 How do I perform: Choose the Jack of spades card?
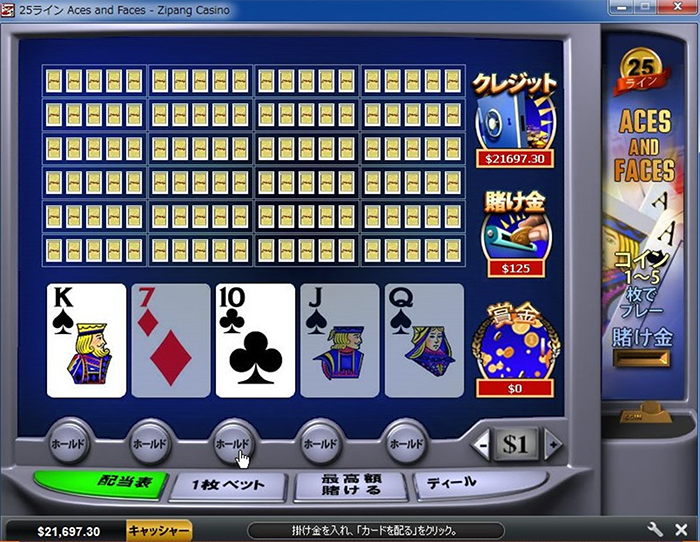(340, 340)
